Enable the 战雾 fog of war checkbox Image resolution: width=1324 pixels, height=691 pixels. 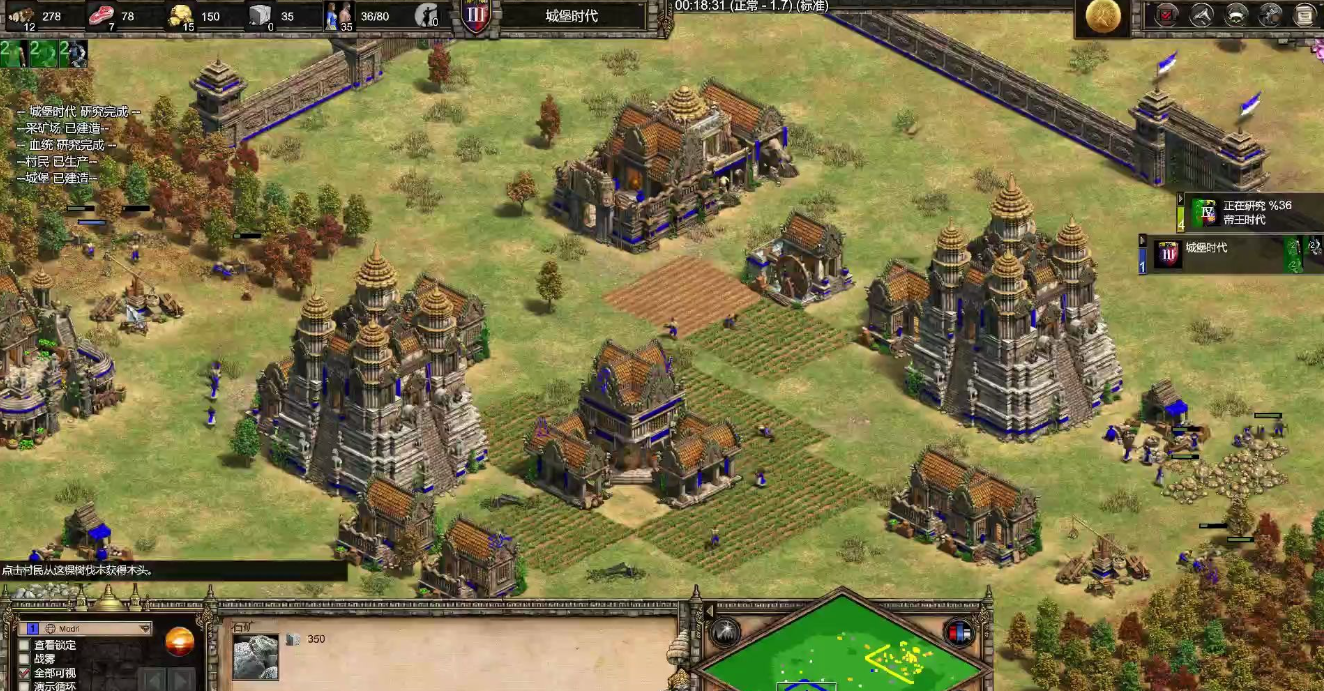coord(24,659)
